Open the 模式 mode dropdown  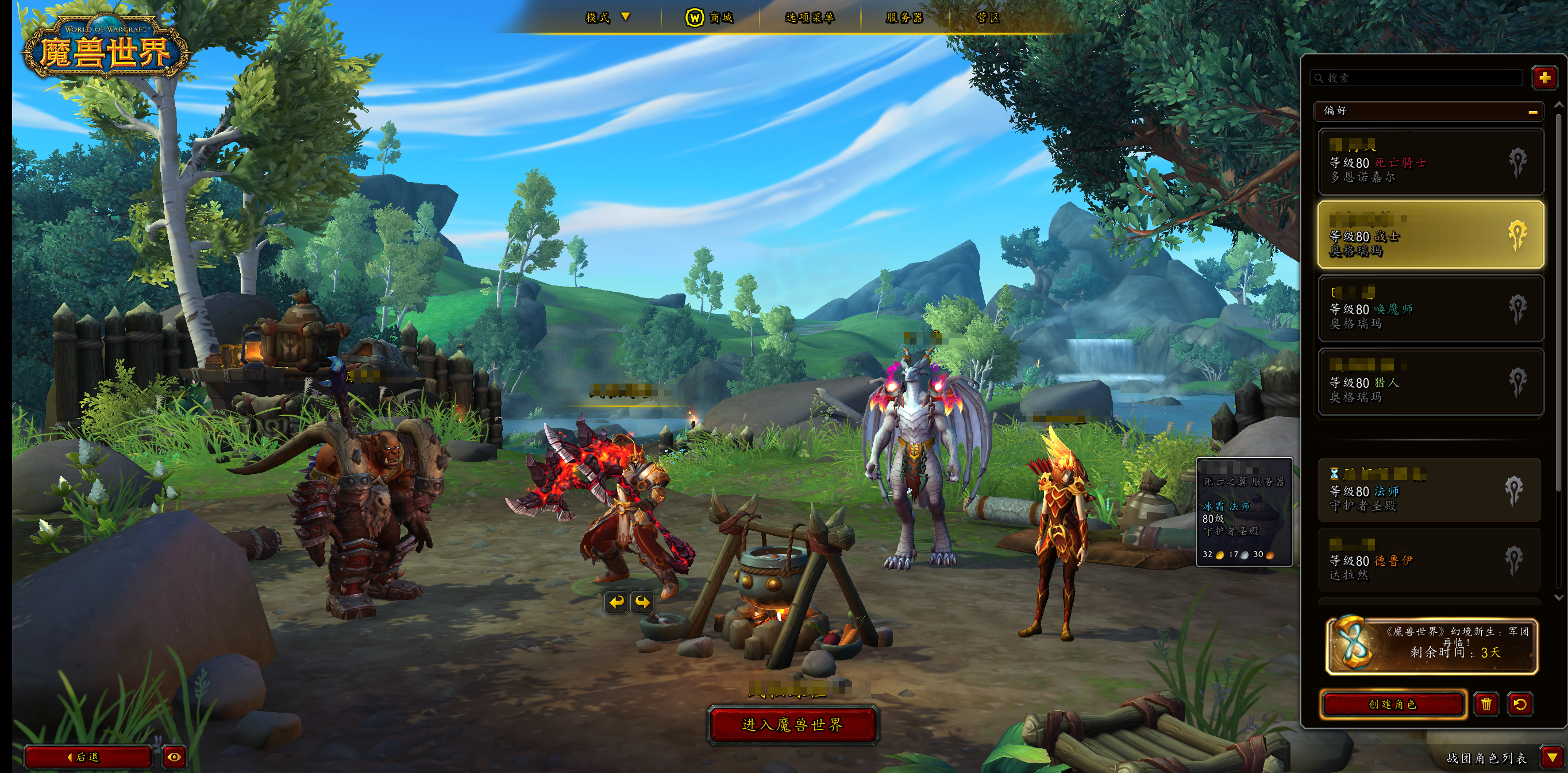pos(607,17)
